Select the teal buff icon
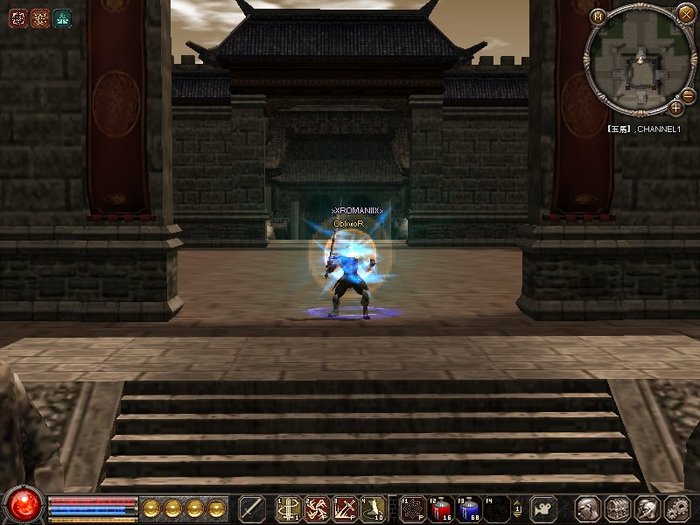This screenshot has height=525, width=700. coord(62,17)
